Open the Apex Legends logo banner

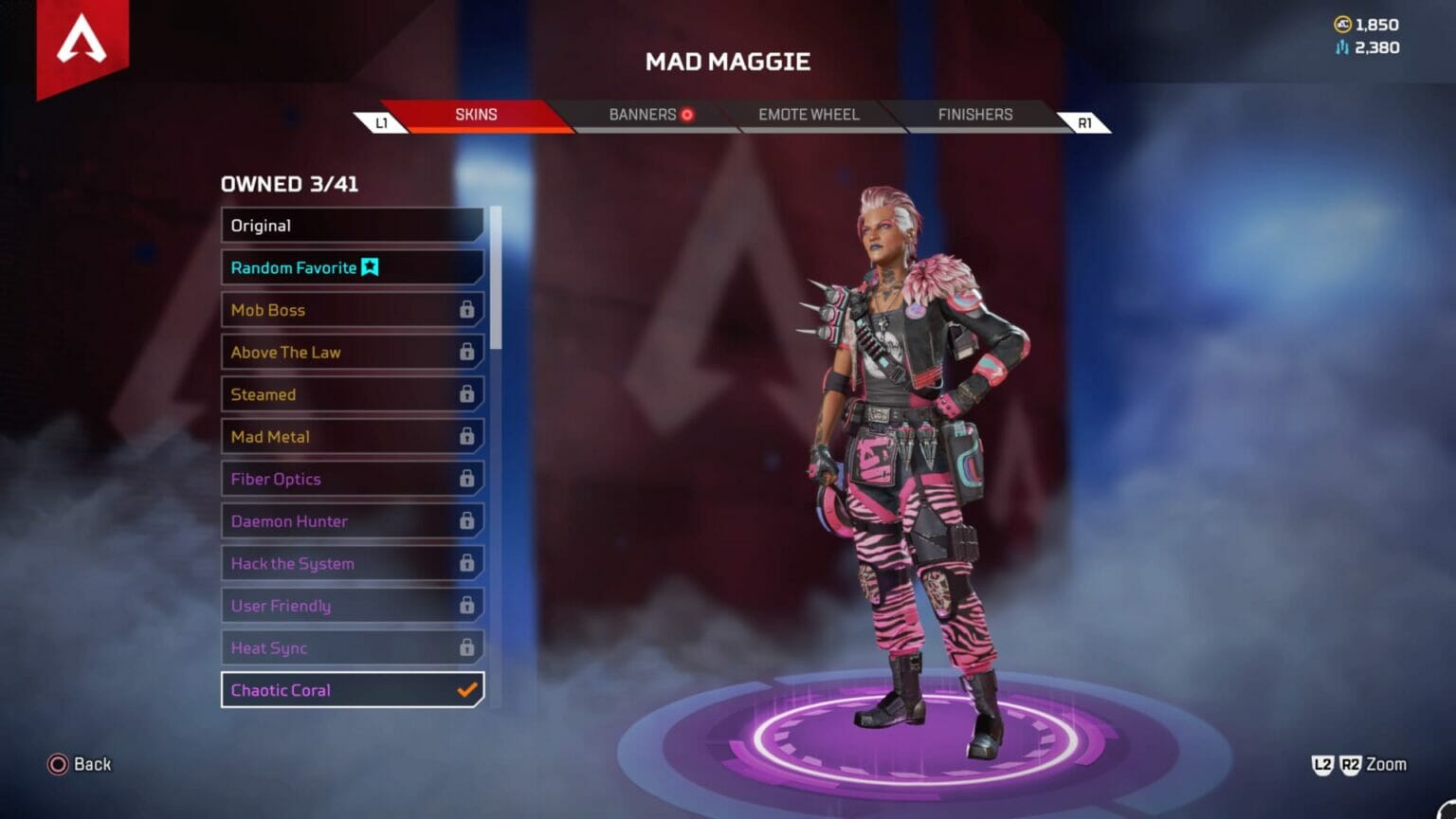pyautogui.click(x=82, y=45)
